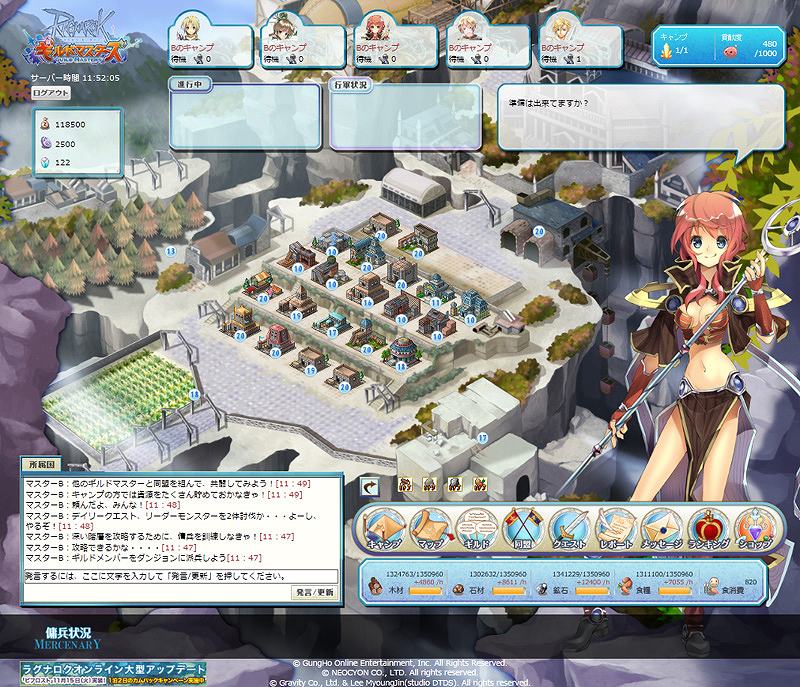Open the キャンプ (Camp) menu
The image size is (800, 687).
(x=383, y=529)
